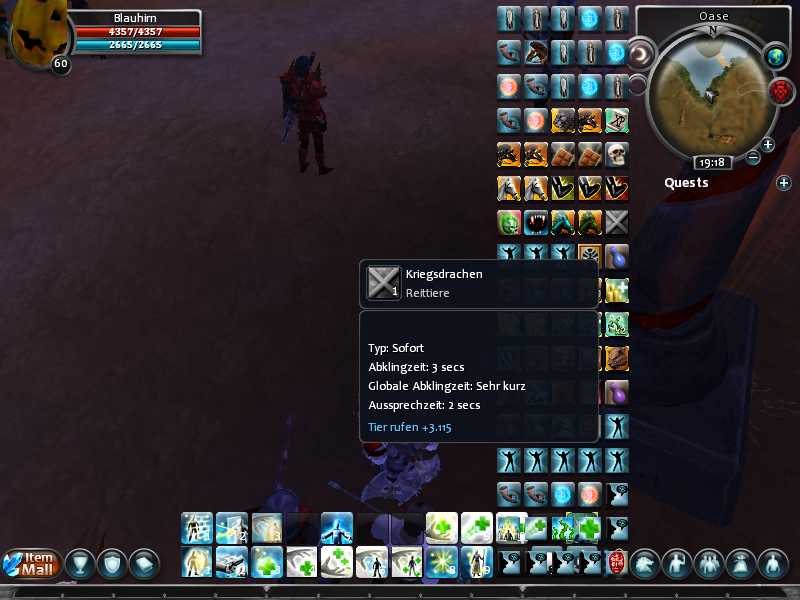Activate the fanged mouth skill icon
The height and width of the screenshot is (600, 800).
tap(536, 222)
